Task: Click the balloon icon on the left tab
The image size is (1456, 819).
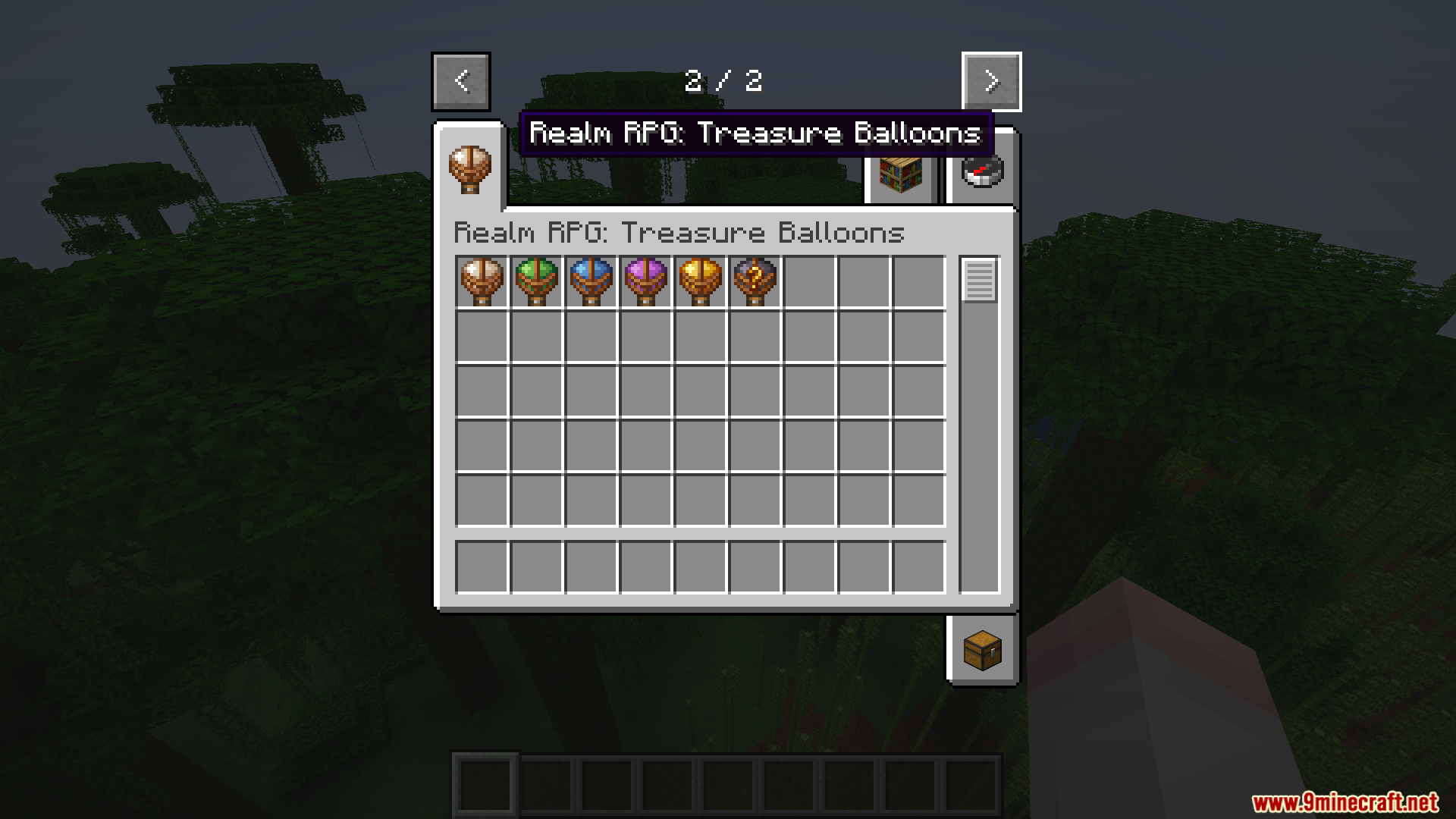Action: [470, 170]
